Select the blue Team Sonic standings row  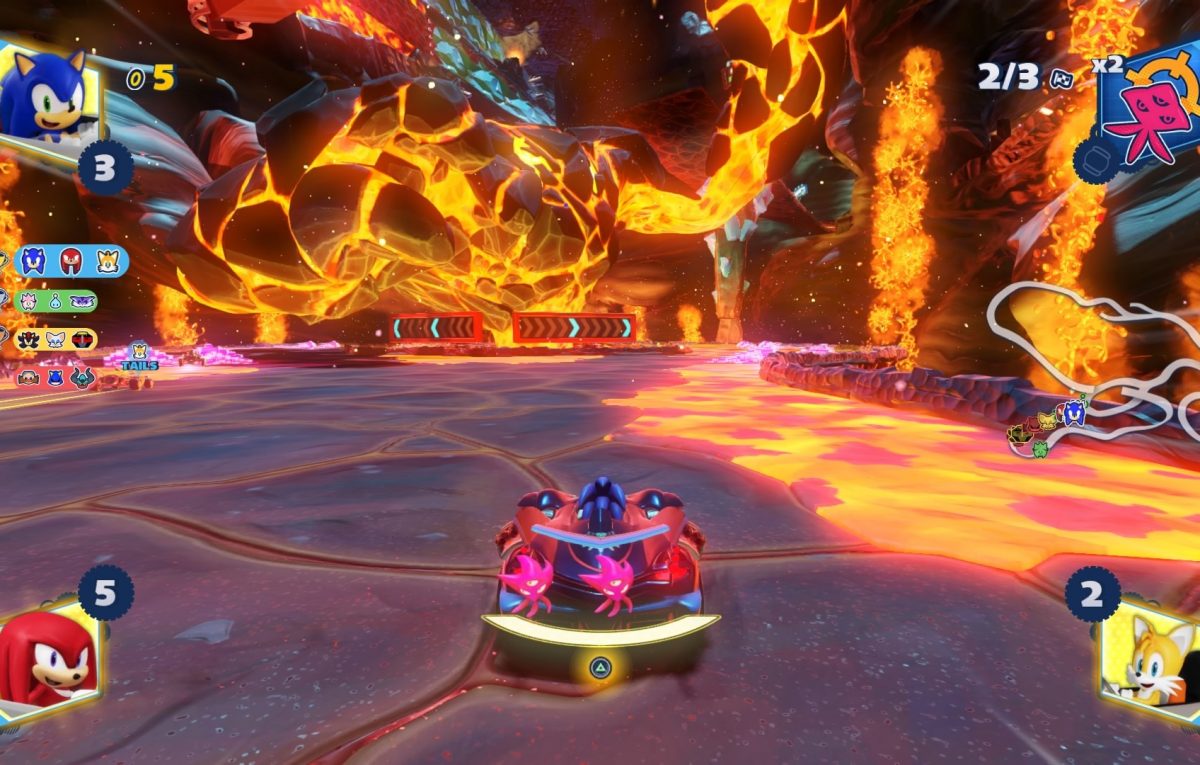pos(71,261)
